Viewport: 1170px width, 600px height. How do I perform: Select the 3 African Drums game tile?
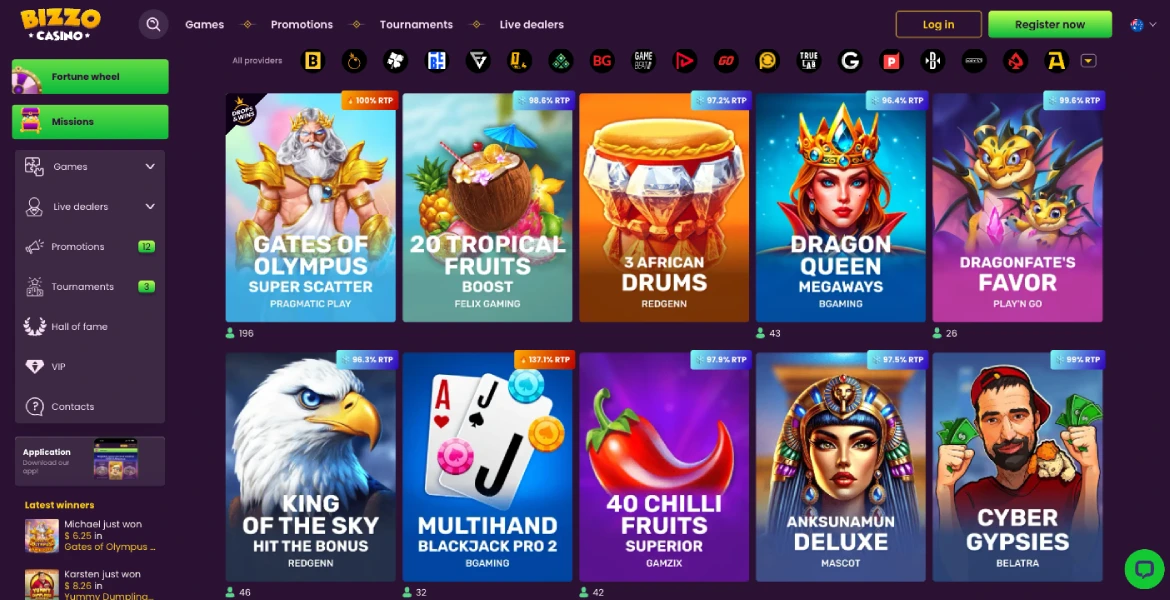tap(664, 208)
